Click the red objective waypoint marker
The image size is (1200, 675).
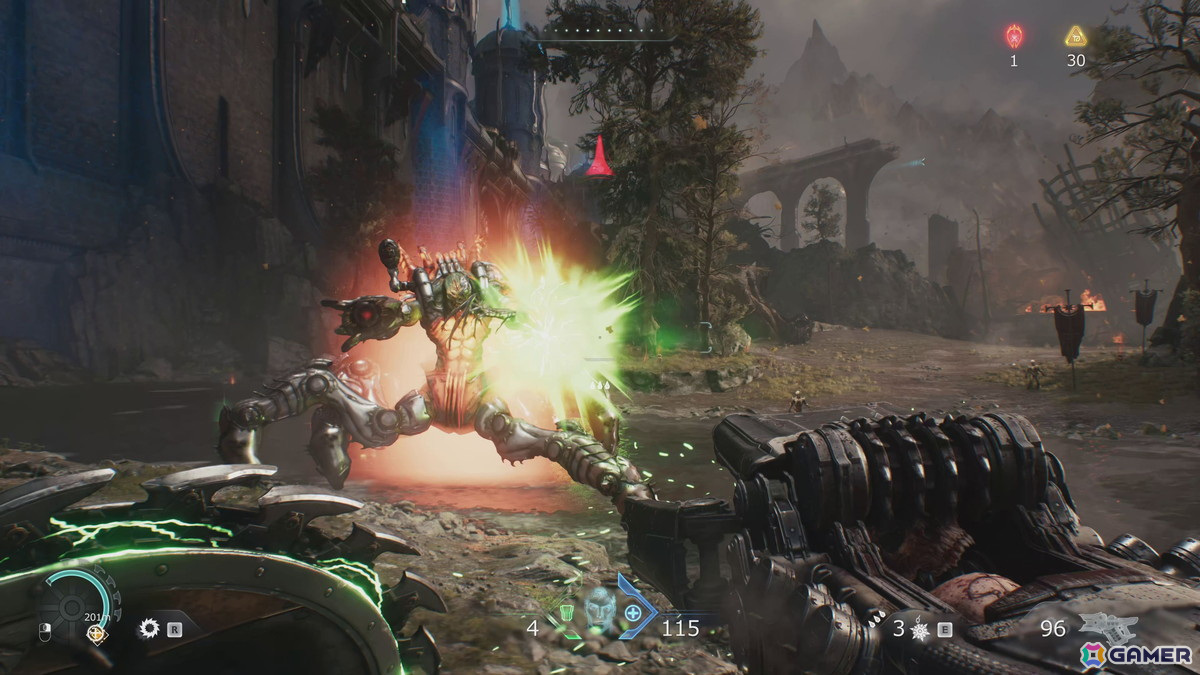599,158
